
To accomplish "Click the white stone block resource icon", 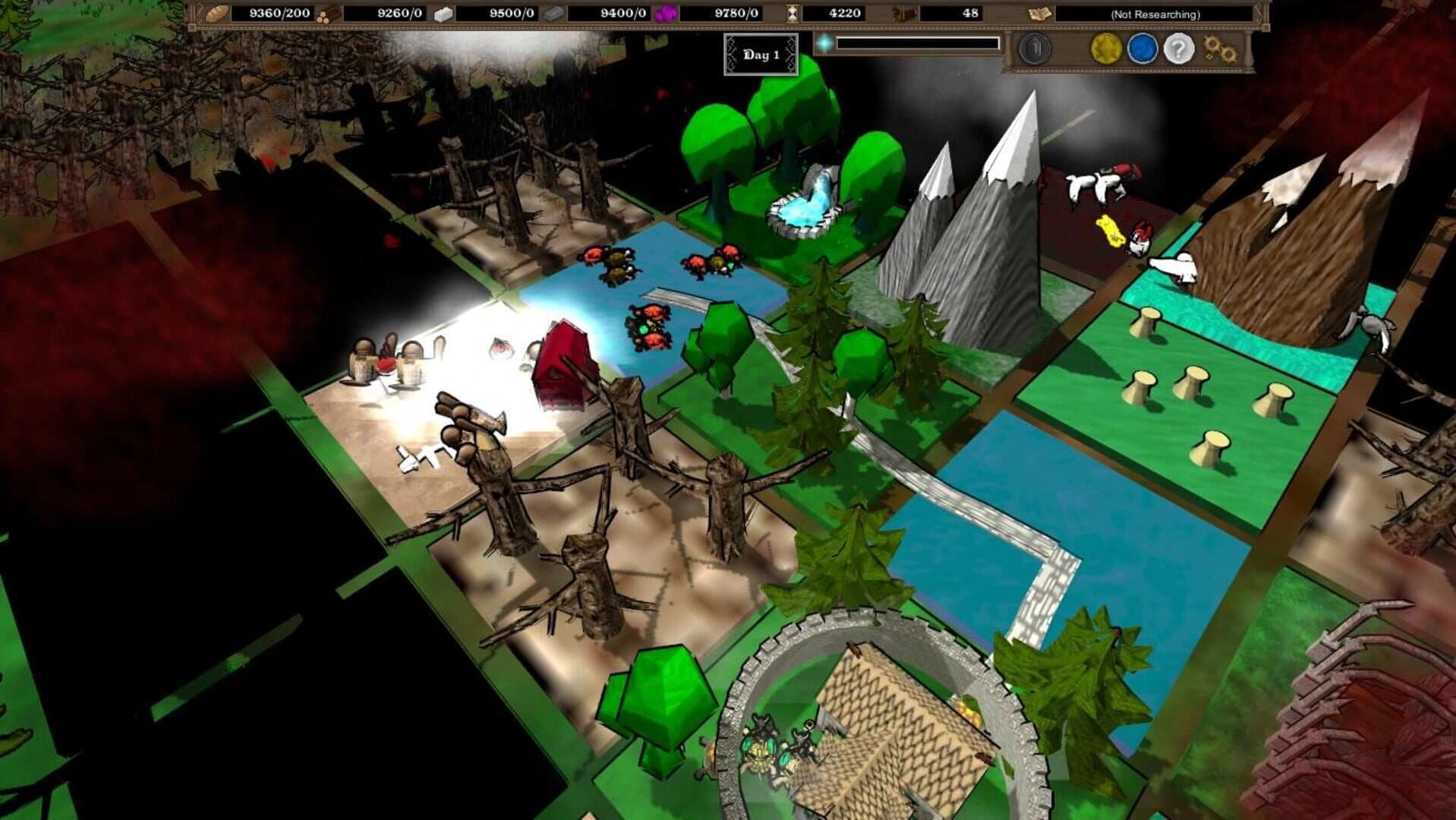I will (x=443, y=13).
